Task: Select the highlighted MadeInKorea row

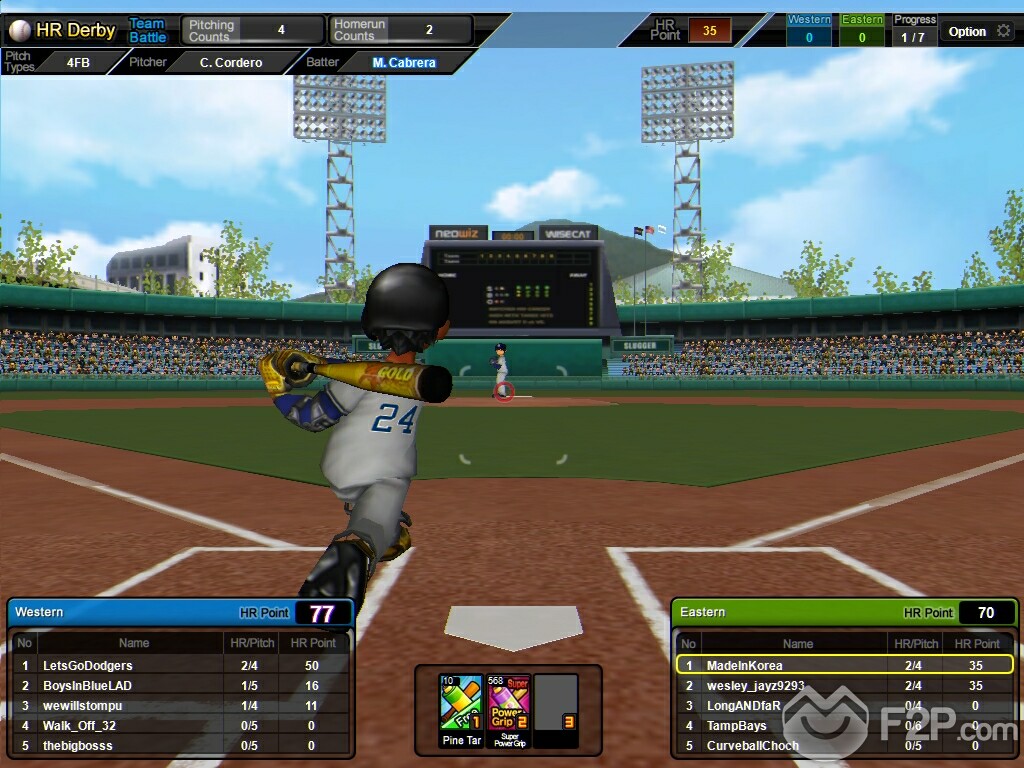Action: click(x=745, y=665)
